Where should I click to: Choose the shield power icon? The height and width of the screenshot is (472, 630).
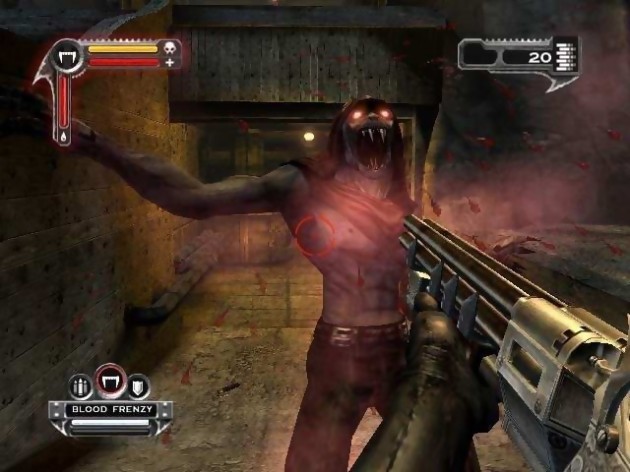(136, 386)
